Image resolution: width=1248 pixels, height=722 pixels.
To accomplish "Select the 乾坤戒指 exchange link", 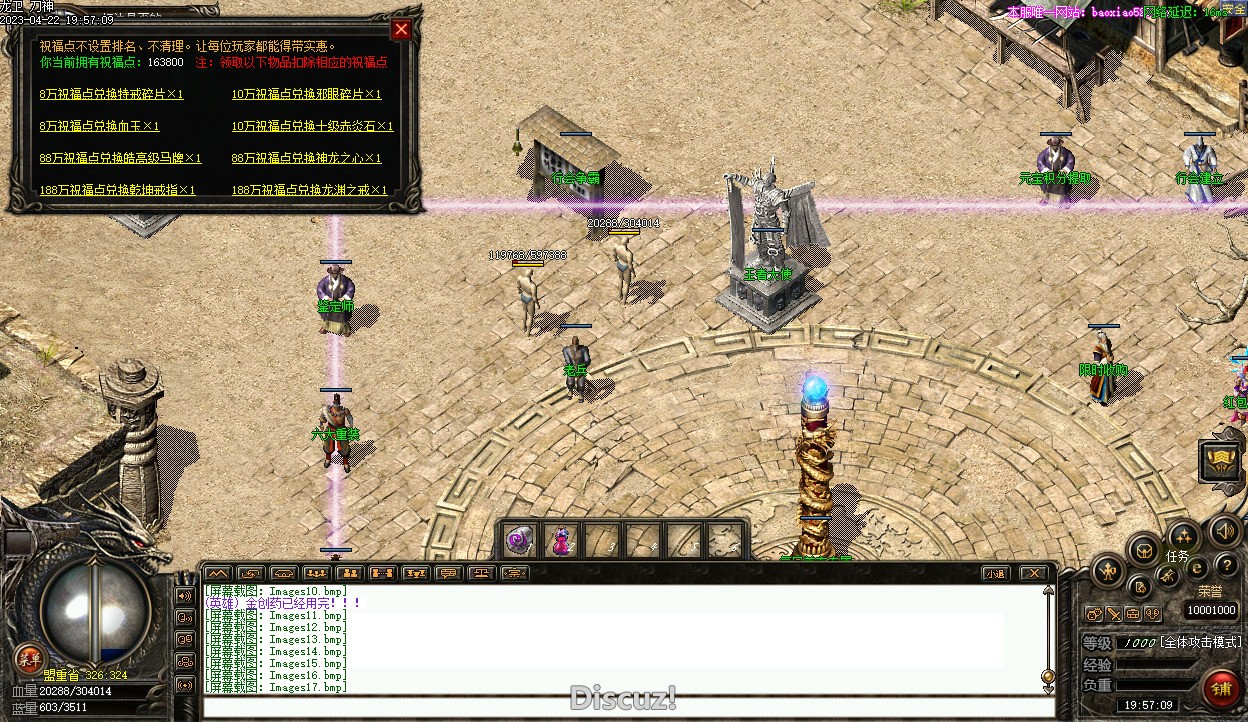I will point(117,190).
